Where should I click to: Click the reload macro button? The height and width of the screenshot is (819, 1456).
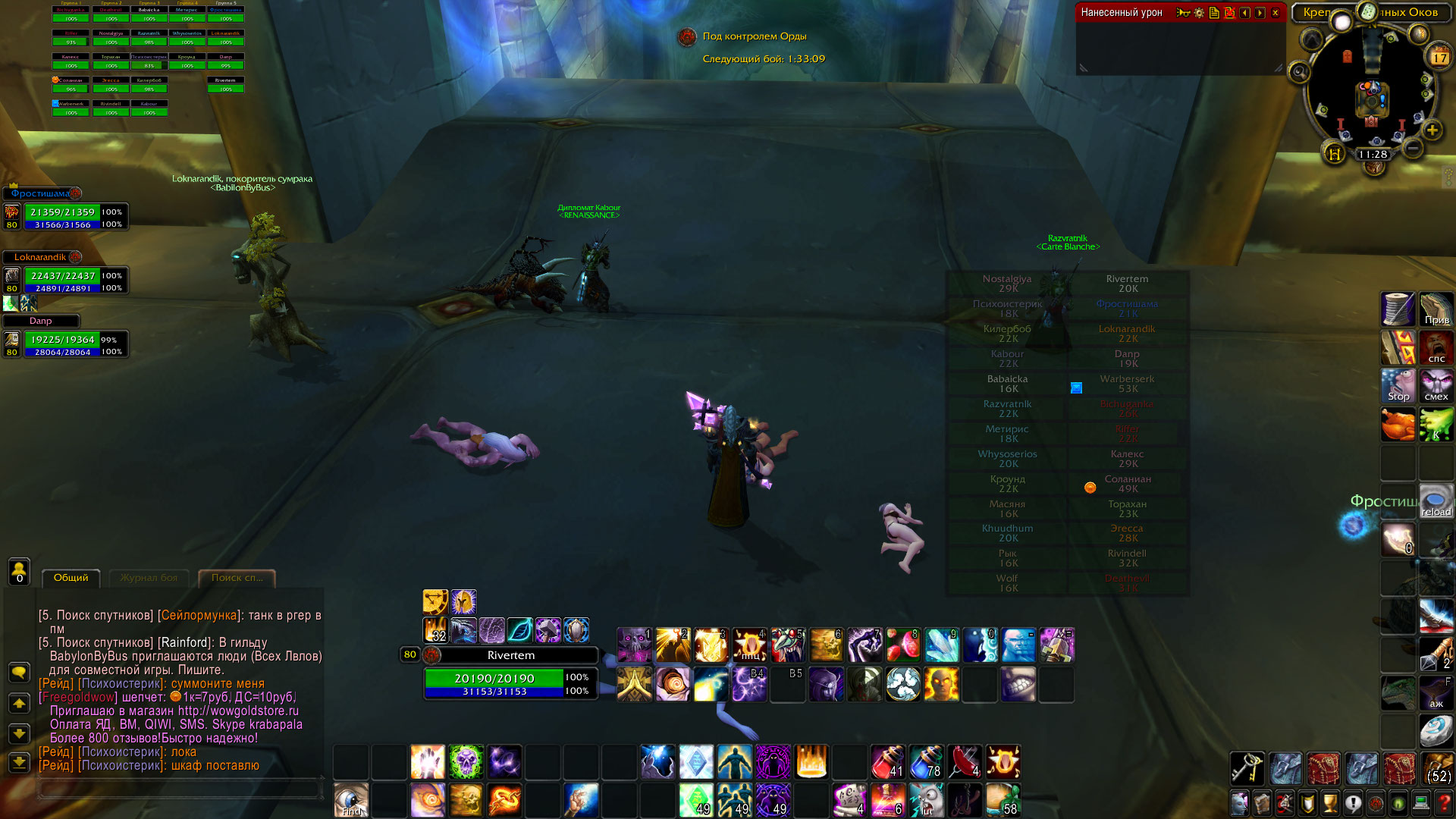(x=1436, y=501)
